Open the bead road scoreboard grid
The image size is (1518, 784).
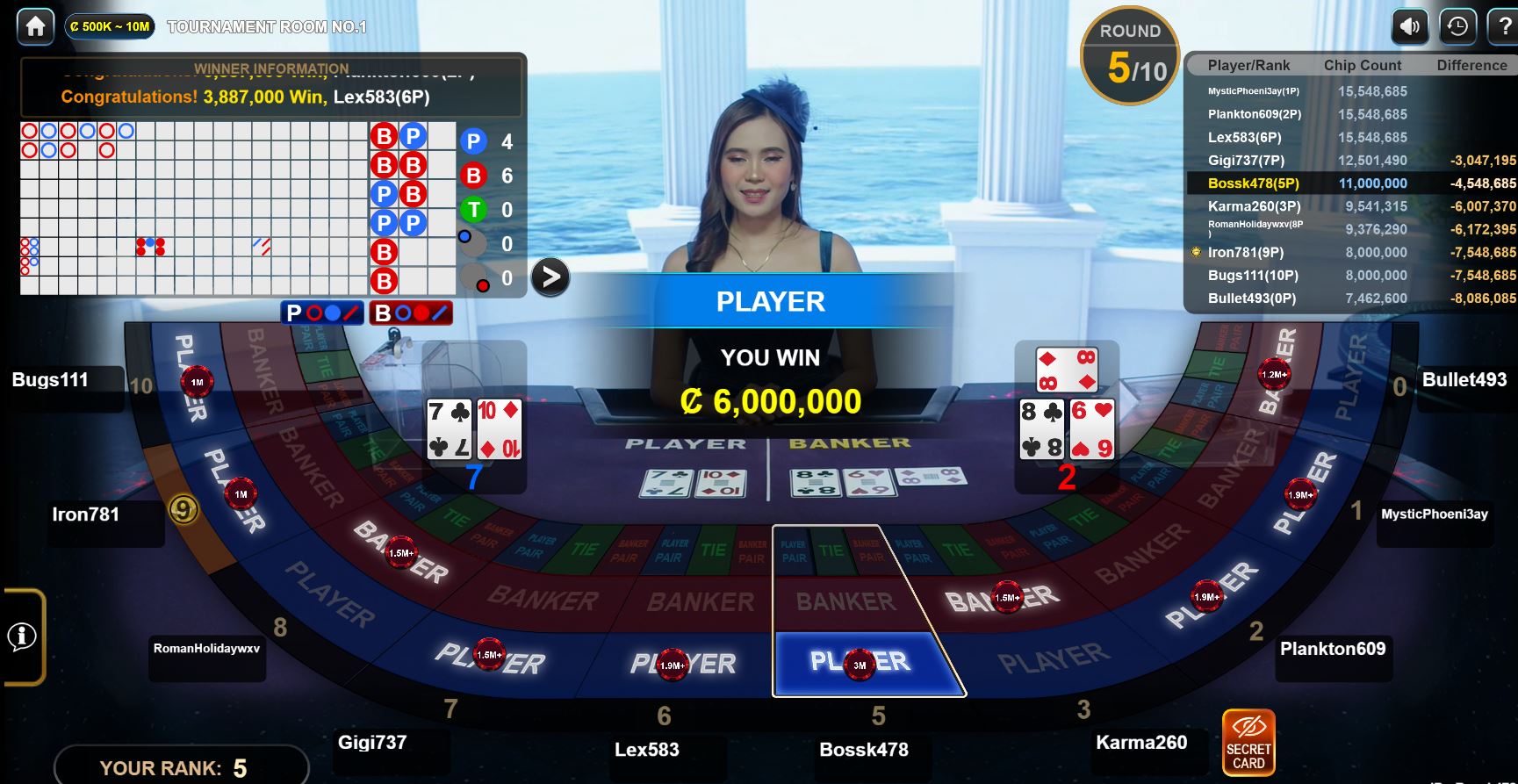(x=193, y=208)
